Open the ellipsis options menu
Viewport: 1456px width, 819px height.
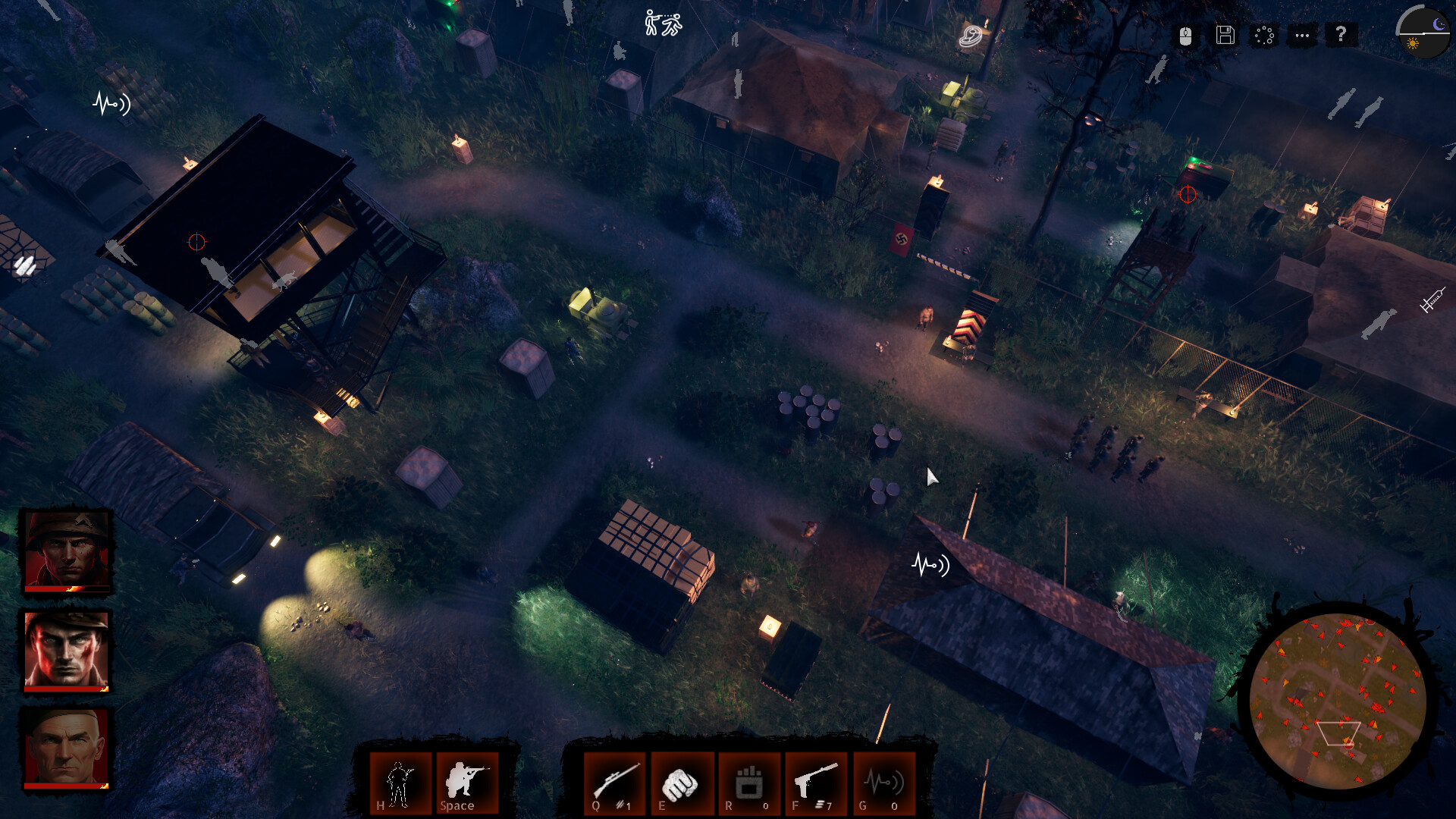point(1303,36)
